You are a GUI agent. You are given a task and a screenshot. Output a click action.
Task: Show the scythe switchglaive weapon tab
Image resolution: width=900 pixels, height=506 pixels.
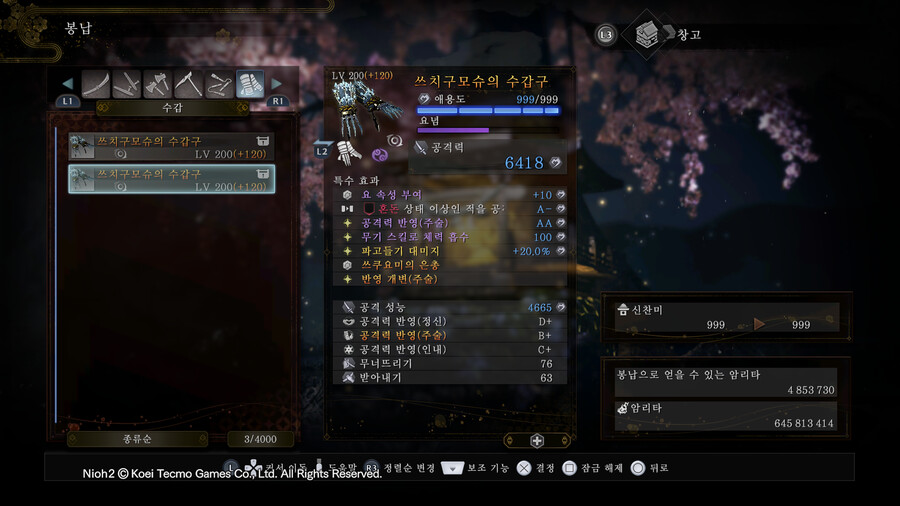pos(189,84)
